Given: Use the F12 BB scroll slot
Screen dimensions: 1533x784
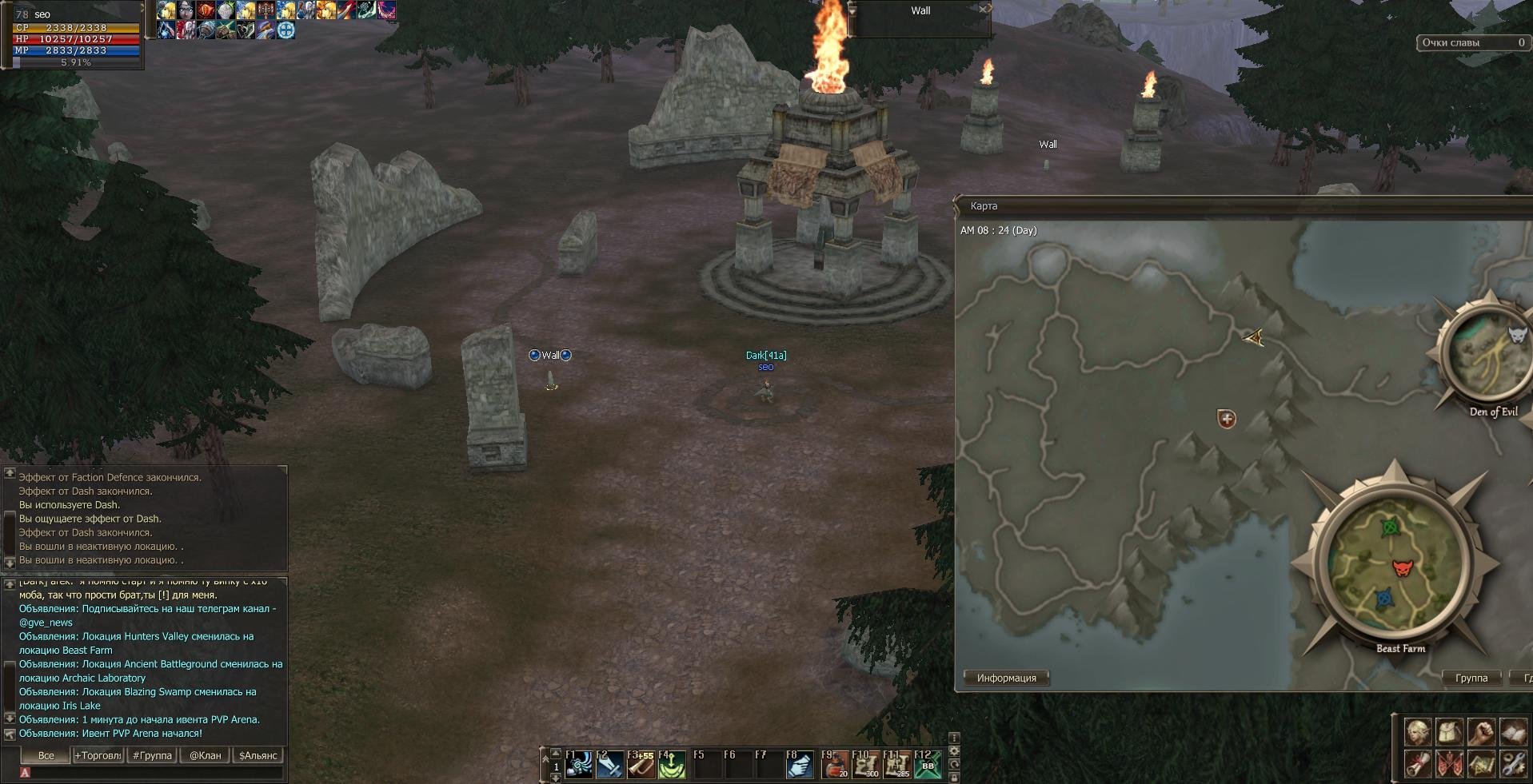Looking at the screenshot, I should [928, 765].
